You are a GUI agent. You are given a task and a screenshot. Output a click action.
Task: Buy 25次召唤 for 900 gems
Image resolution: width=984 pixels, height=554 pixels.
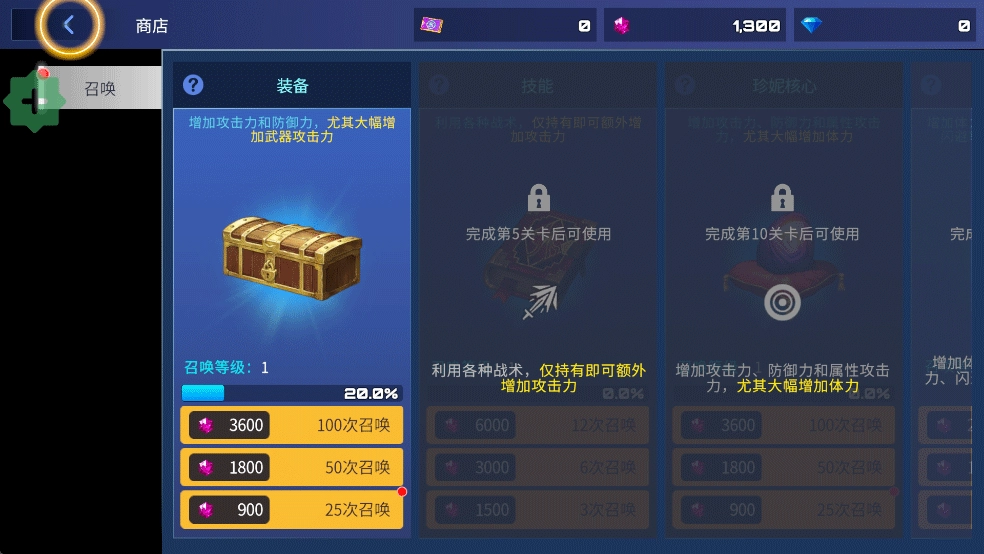pos(292,509)
